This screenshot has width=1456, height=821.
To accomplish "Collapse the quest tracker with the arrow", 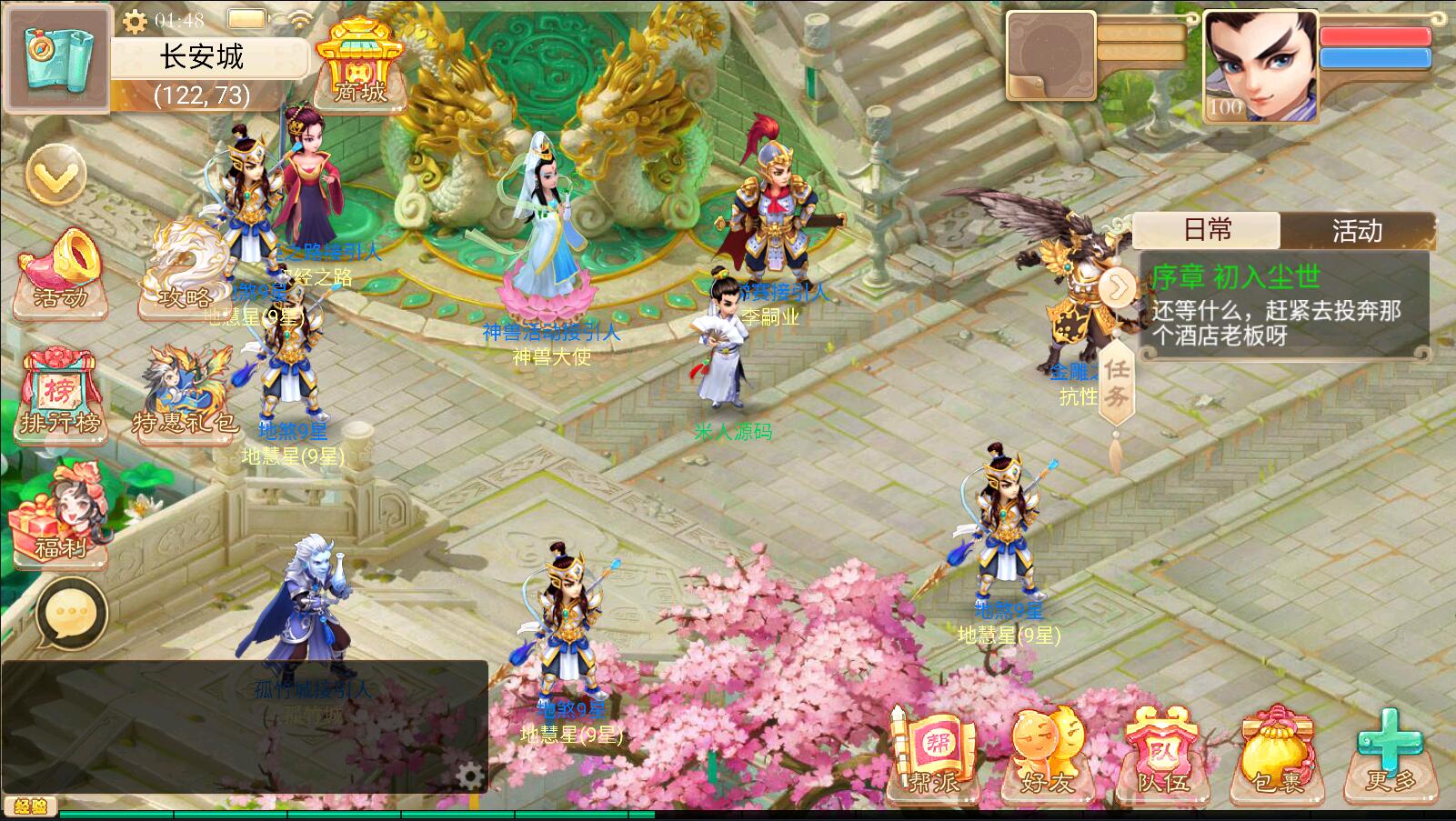I will tap(1118, 289).
